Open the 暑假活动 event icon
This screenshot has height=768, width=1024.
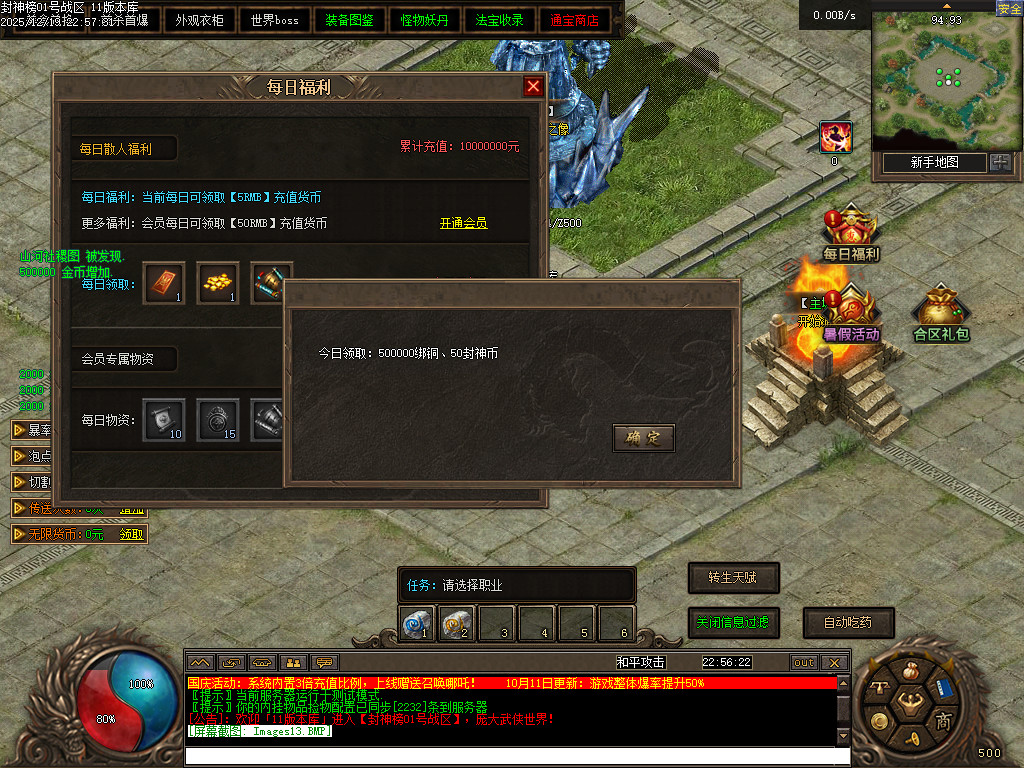tap(850, 315)
